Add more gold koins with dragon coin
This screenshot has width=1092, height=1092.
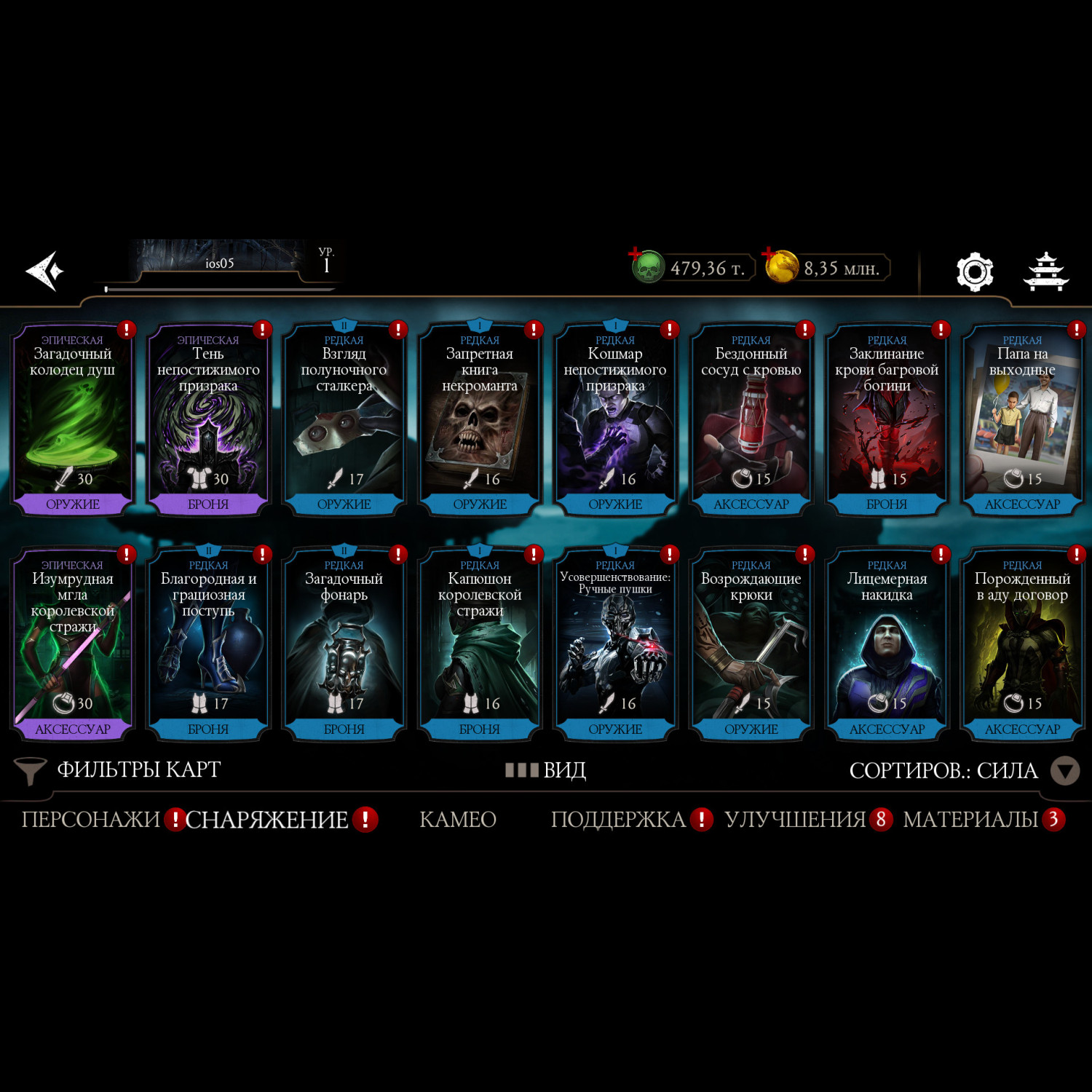(780, 266)
